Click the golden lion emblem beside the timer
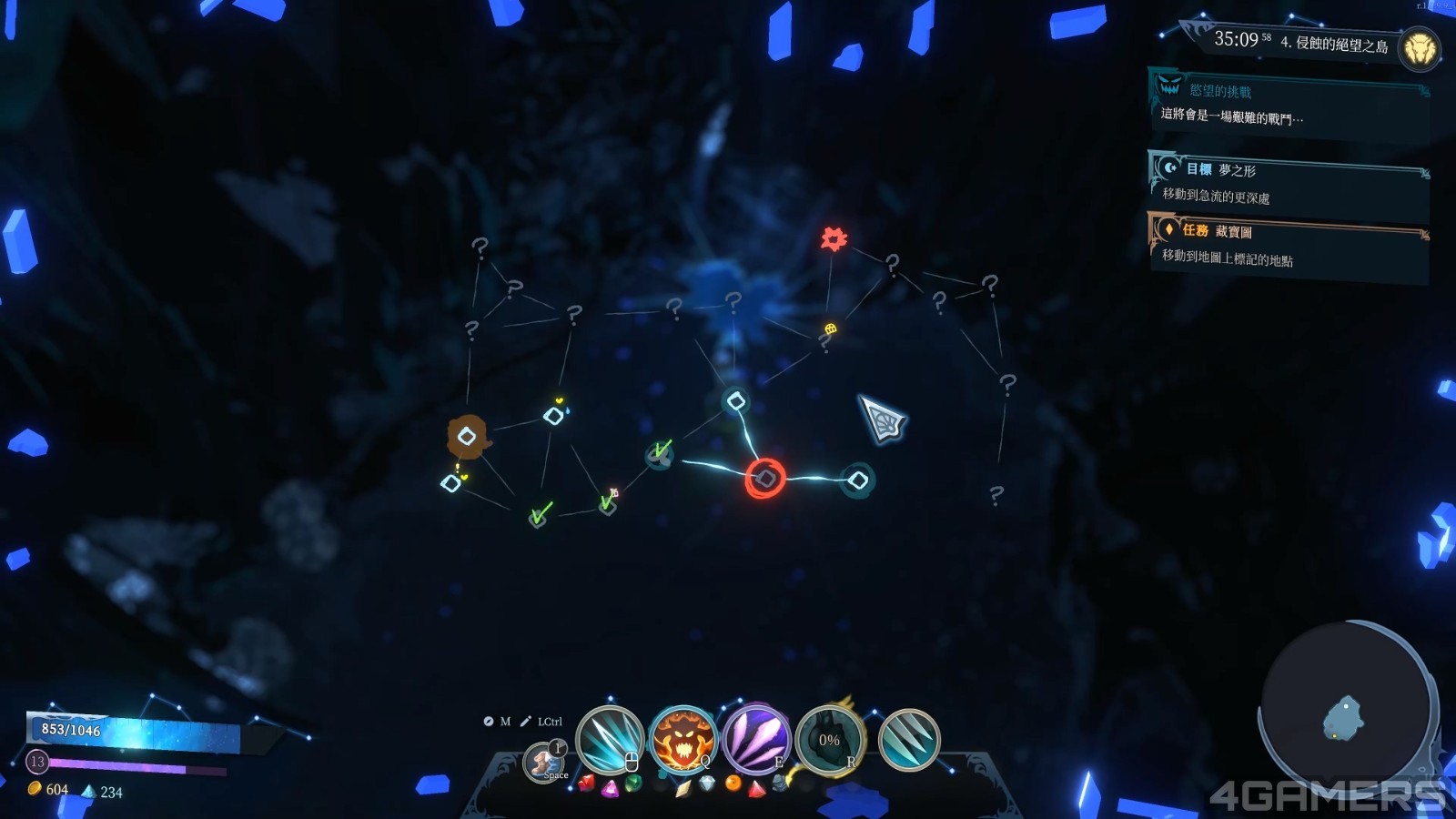Image resolution: width=1456 pixels, height=819 pixels. tap(1419, 48)
